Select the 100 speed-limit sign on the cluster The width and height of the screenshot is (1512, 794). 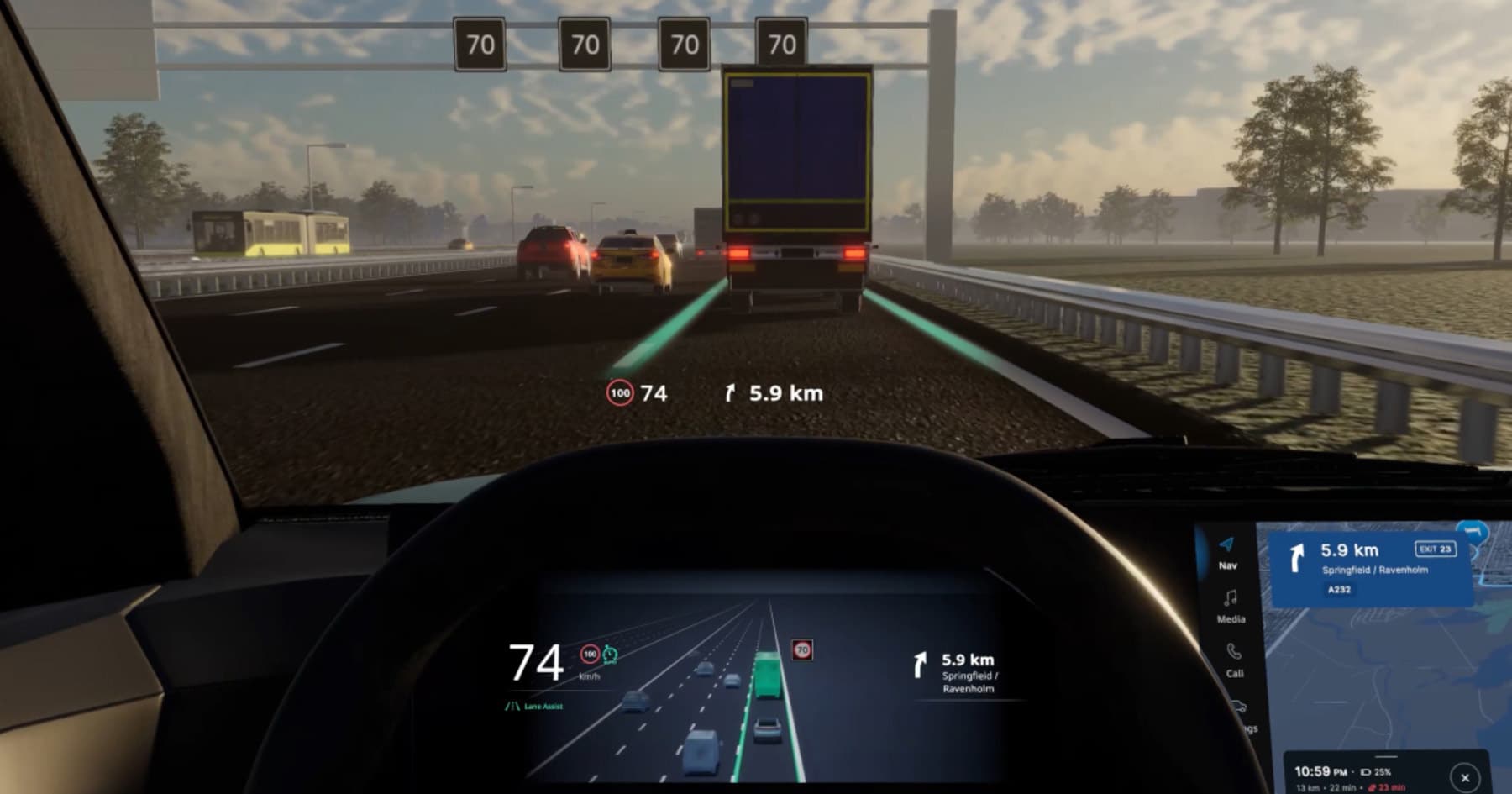coord(590,653)
